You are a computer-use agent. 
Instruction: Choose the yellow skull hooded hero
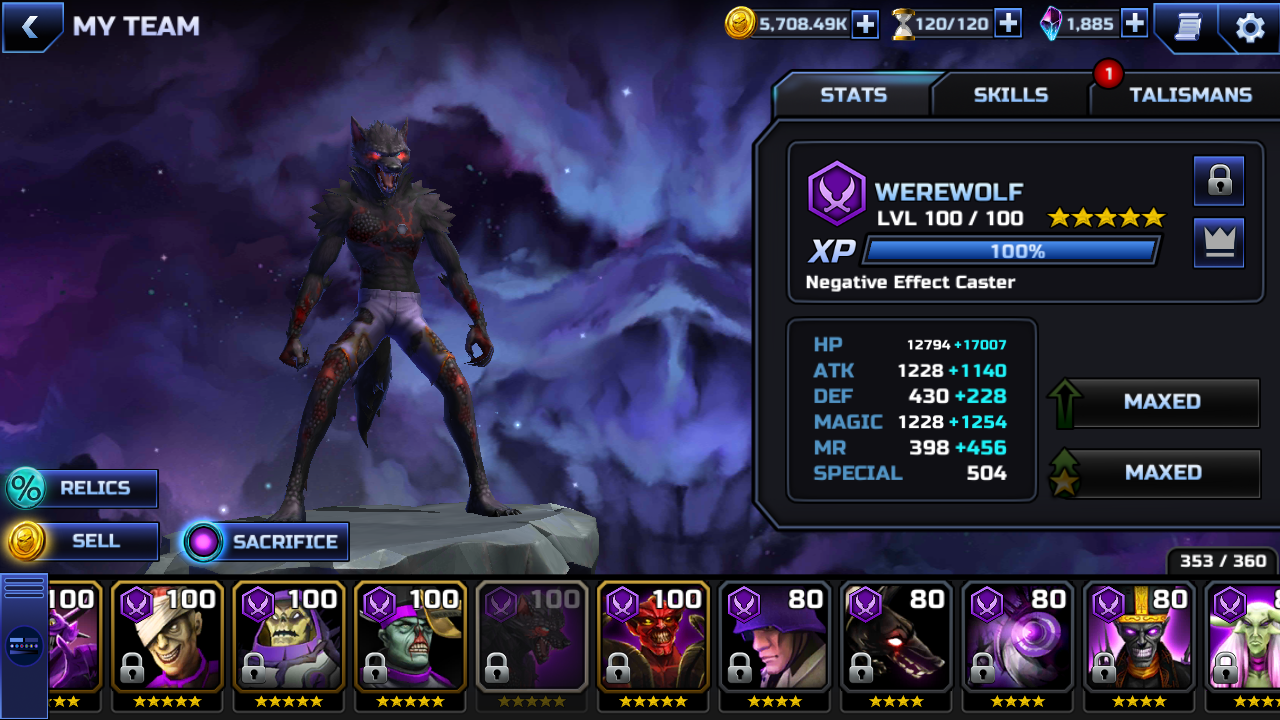[x=289, y=637]
